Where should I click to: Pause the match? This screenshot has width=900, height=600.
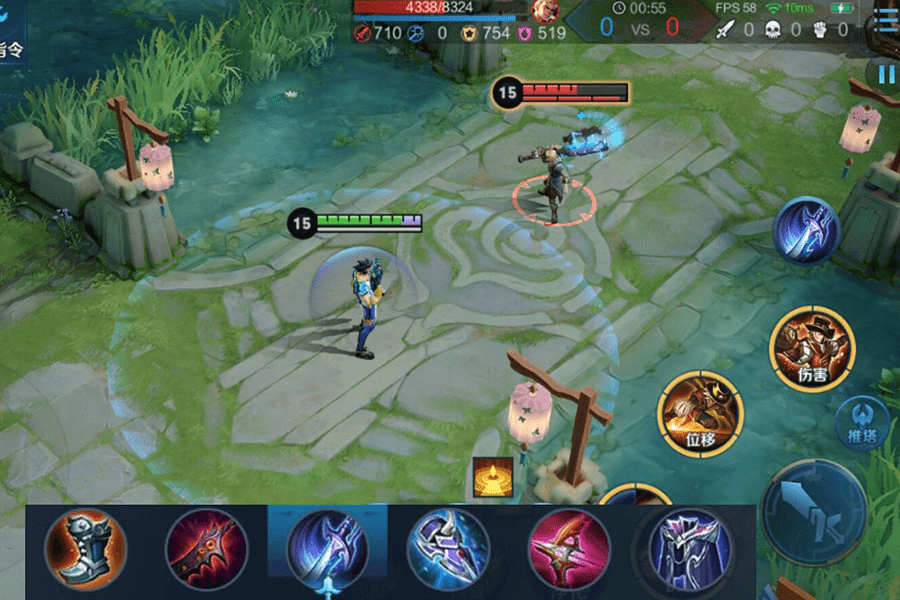point(885,73)
